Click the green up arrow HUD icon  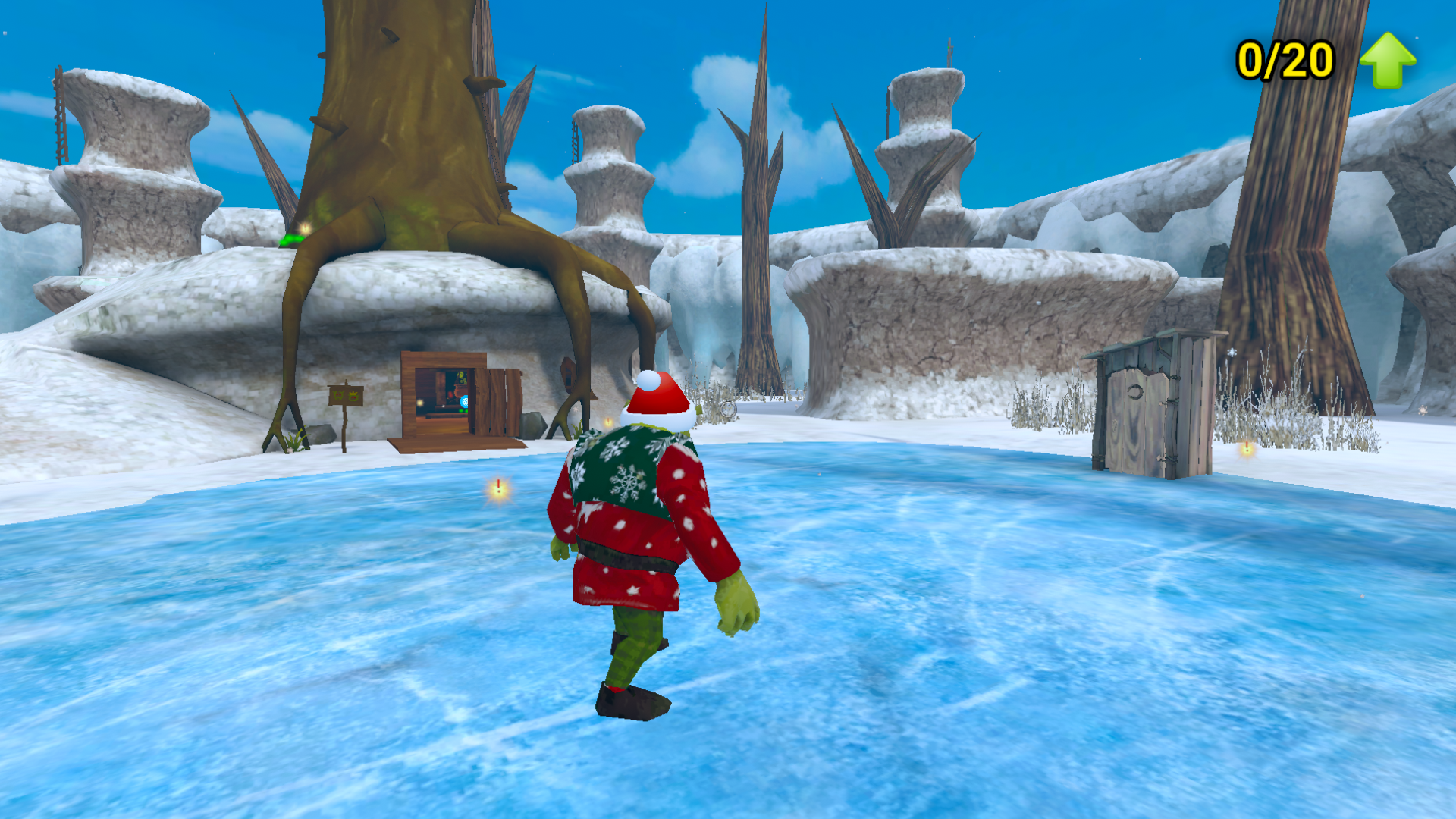[1389, 59]
